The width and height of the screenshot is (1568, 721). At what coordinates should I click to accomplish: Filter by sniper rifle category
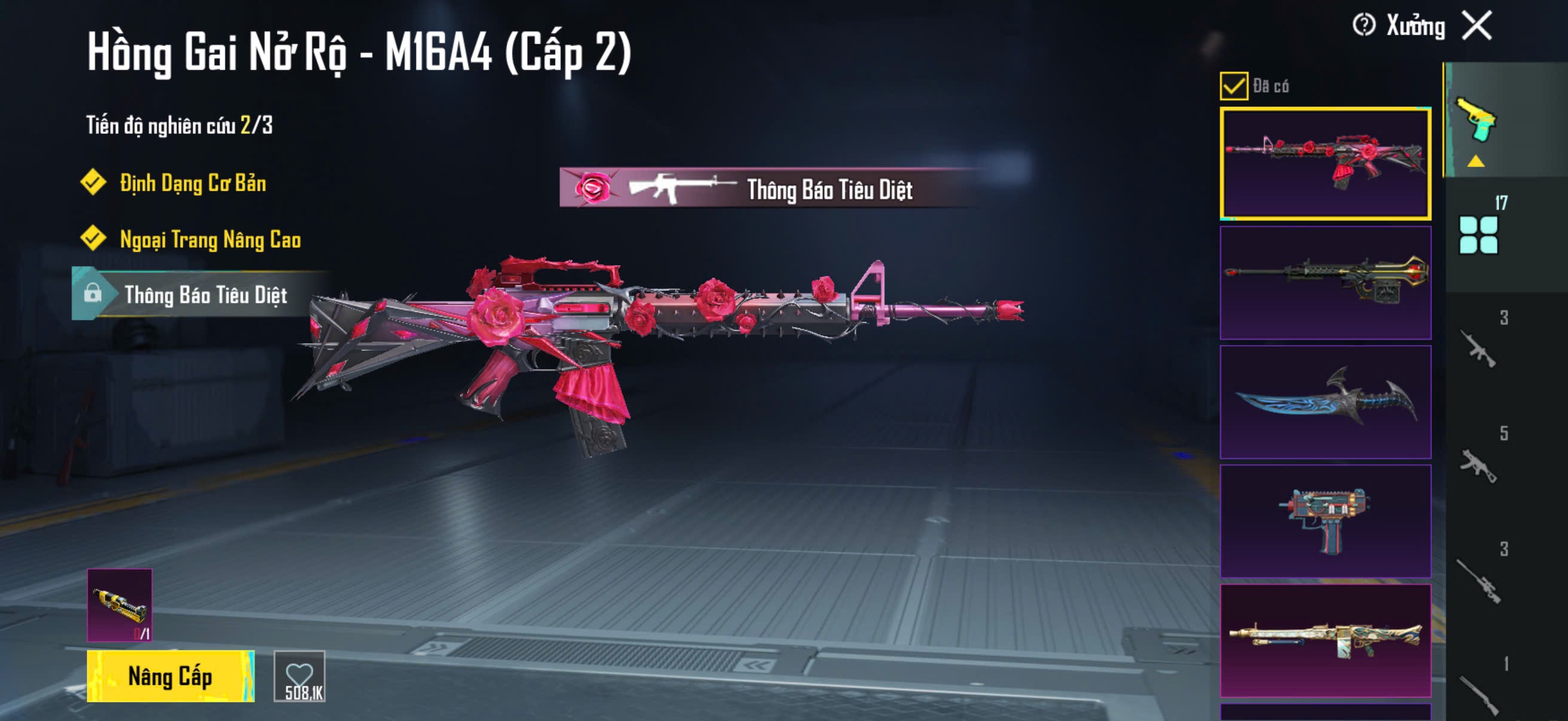pos(1478,581)
